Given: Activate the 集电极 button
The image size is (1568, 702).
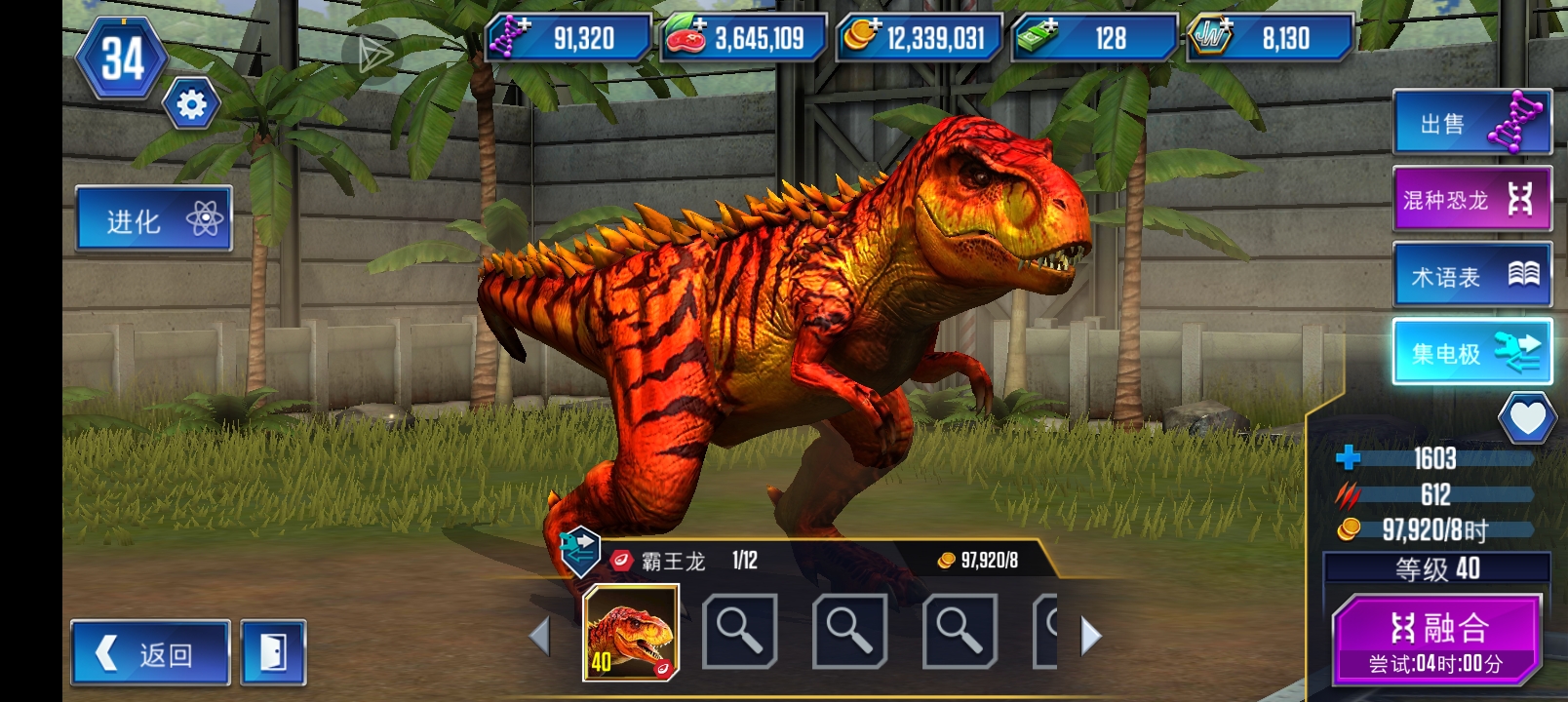Looking at the screenshot, I should click(1471, 352).
